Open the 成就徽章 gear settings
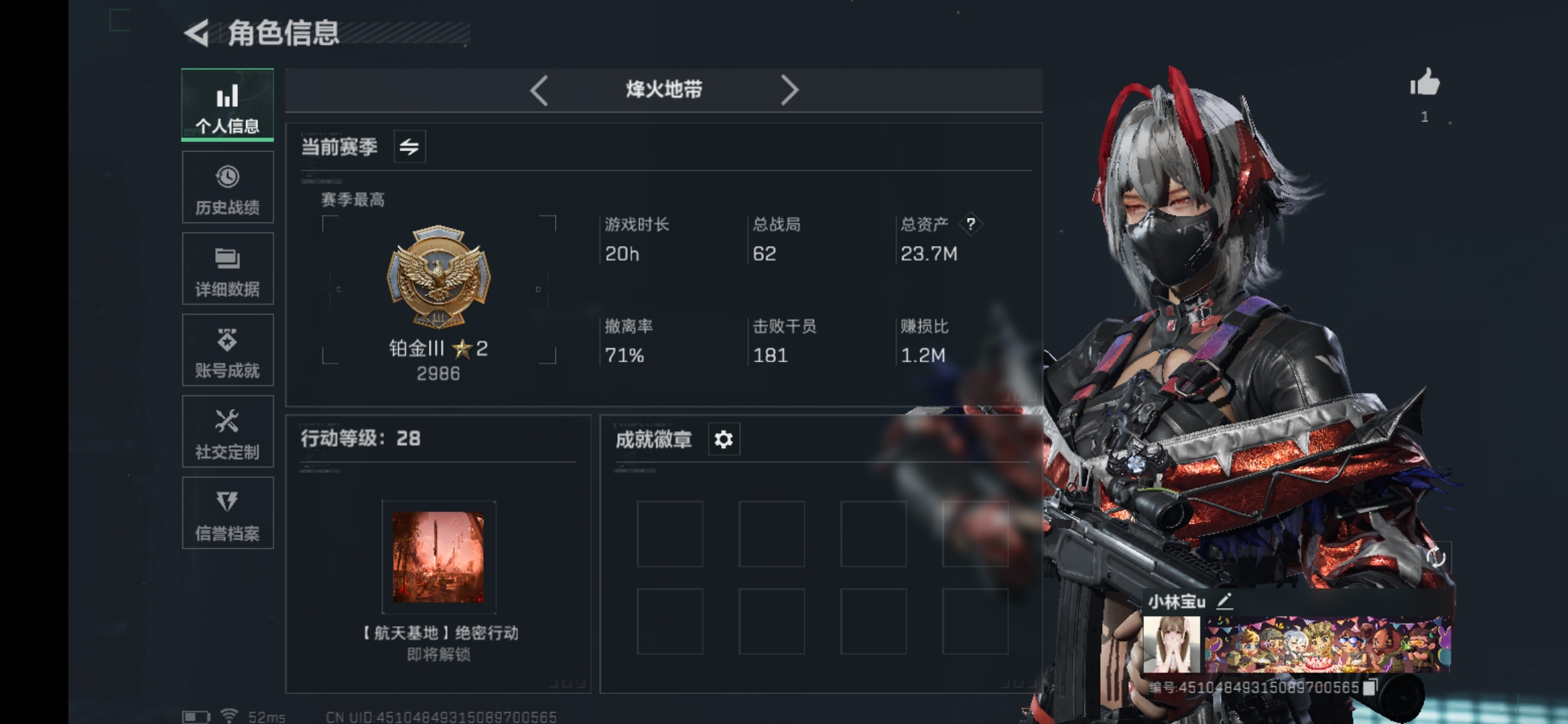 tap(723, 440)
